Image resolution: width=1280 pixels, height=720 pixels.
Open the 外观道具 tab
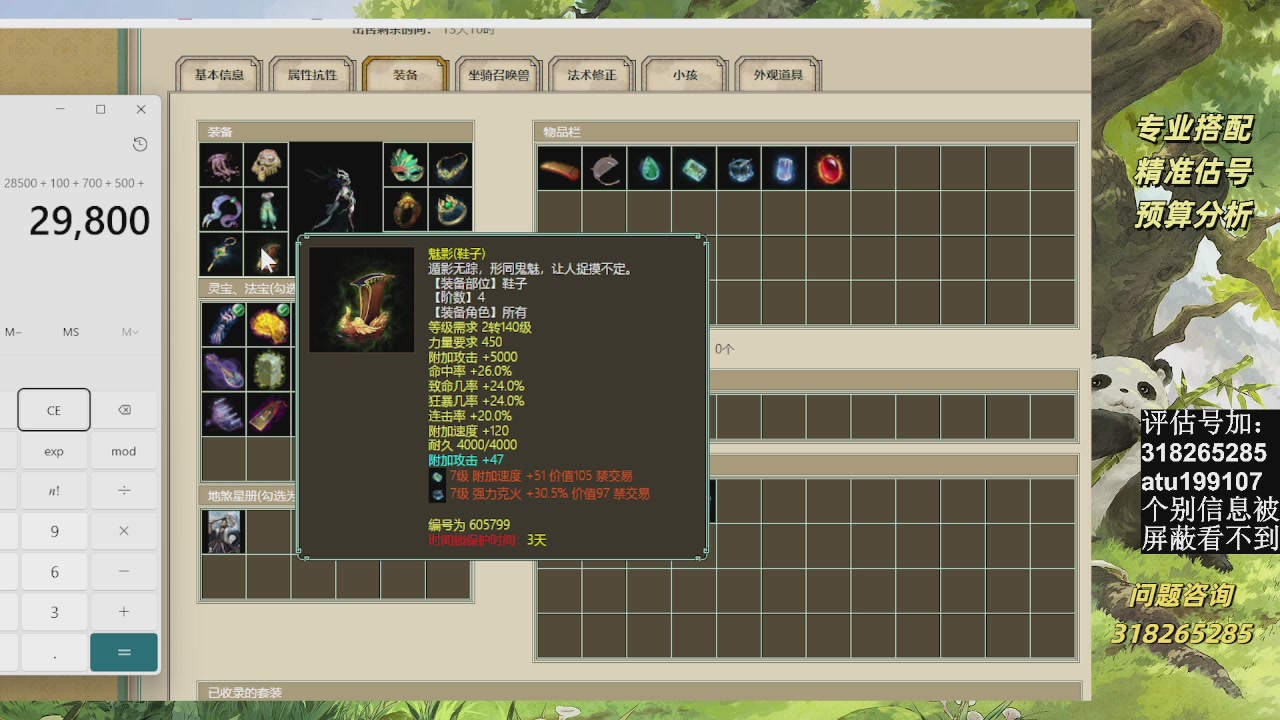click(778, 74)
